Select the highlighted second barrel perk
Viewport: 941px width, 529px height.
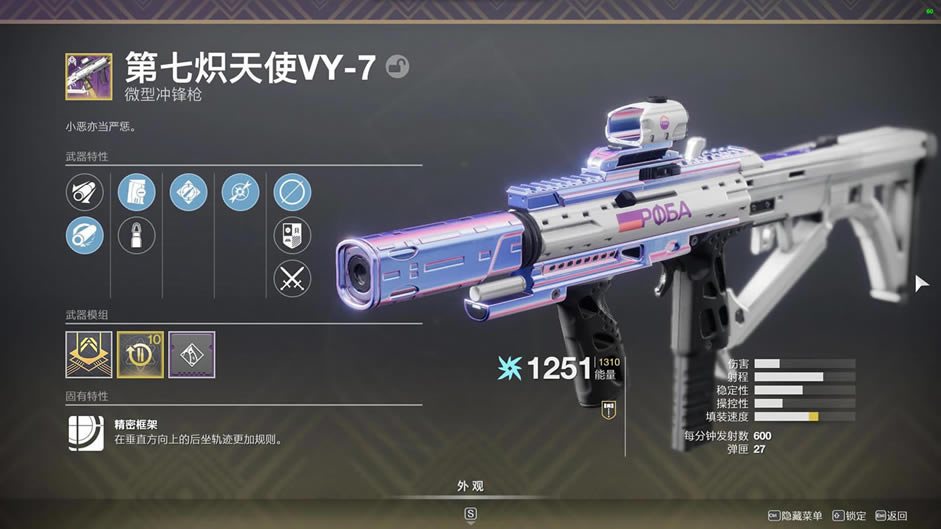84,236
